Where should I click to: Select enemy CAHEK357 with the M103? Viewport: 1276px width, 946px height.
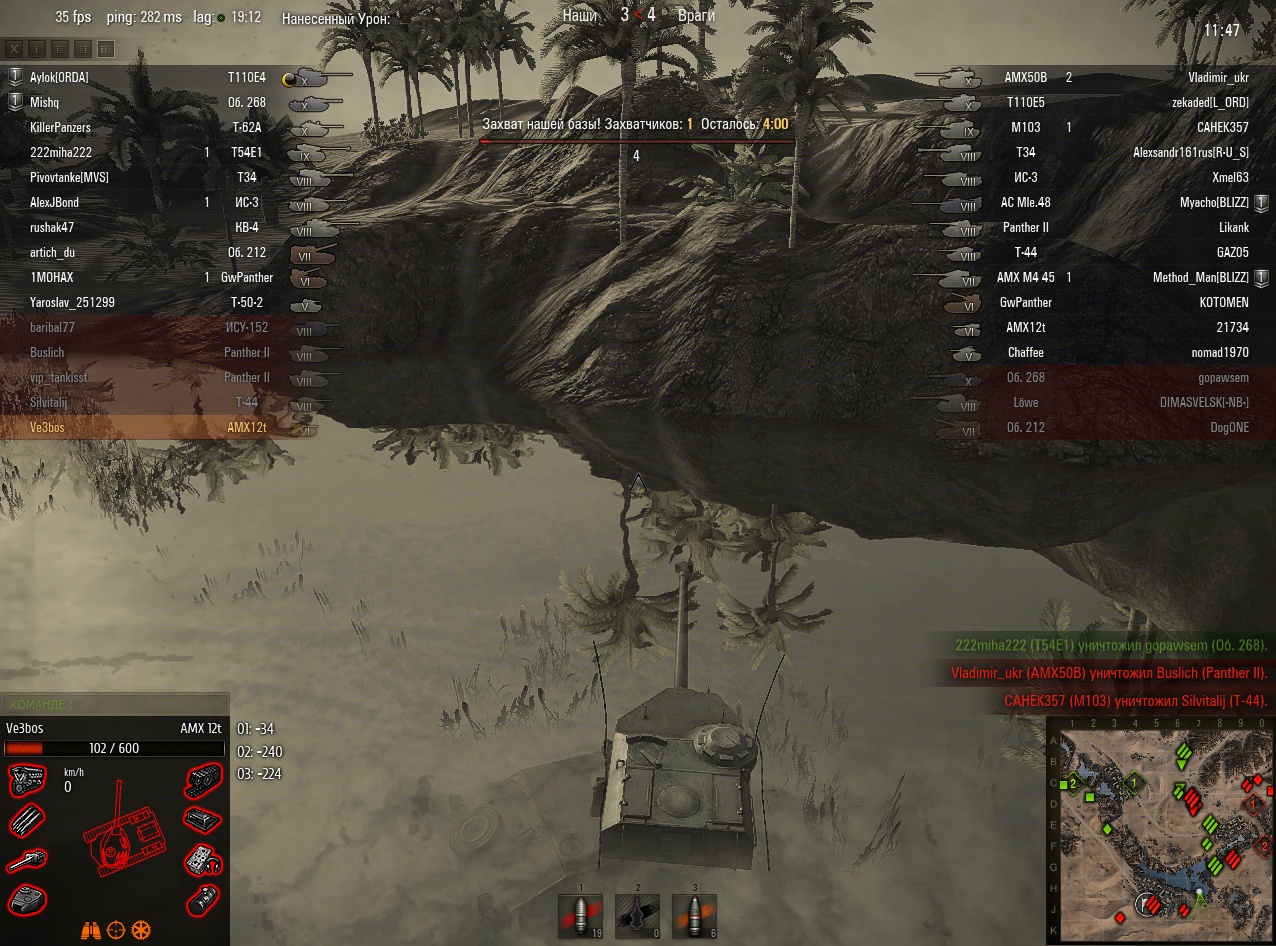pos(1222,128)
